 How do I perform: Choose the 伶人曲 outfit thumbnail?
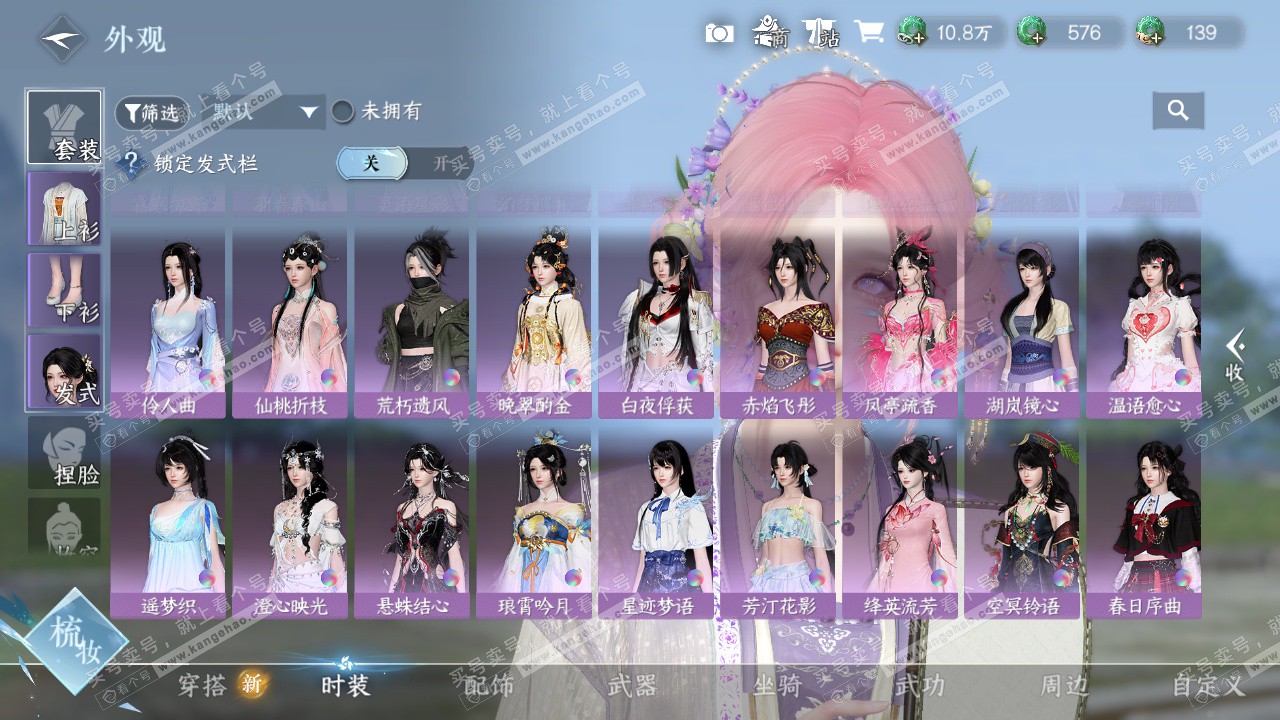click(x=168, y=320)
